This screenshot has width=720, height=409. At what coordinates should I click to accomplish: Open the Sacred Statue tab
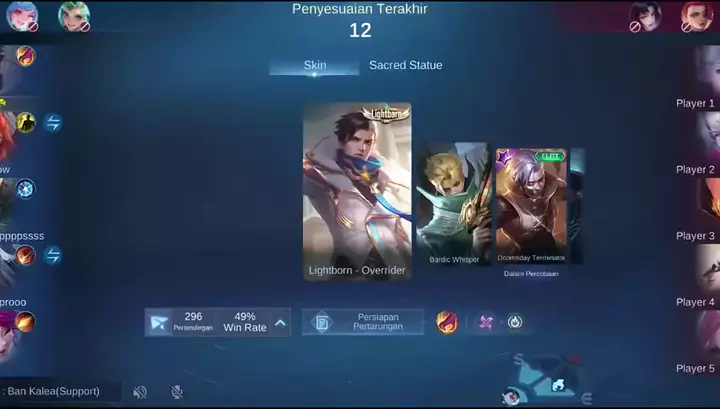405,66
